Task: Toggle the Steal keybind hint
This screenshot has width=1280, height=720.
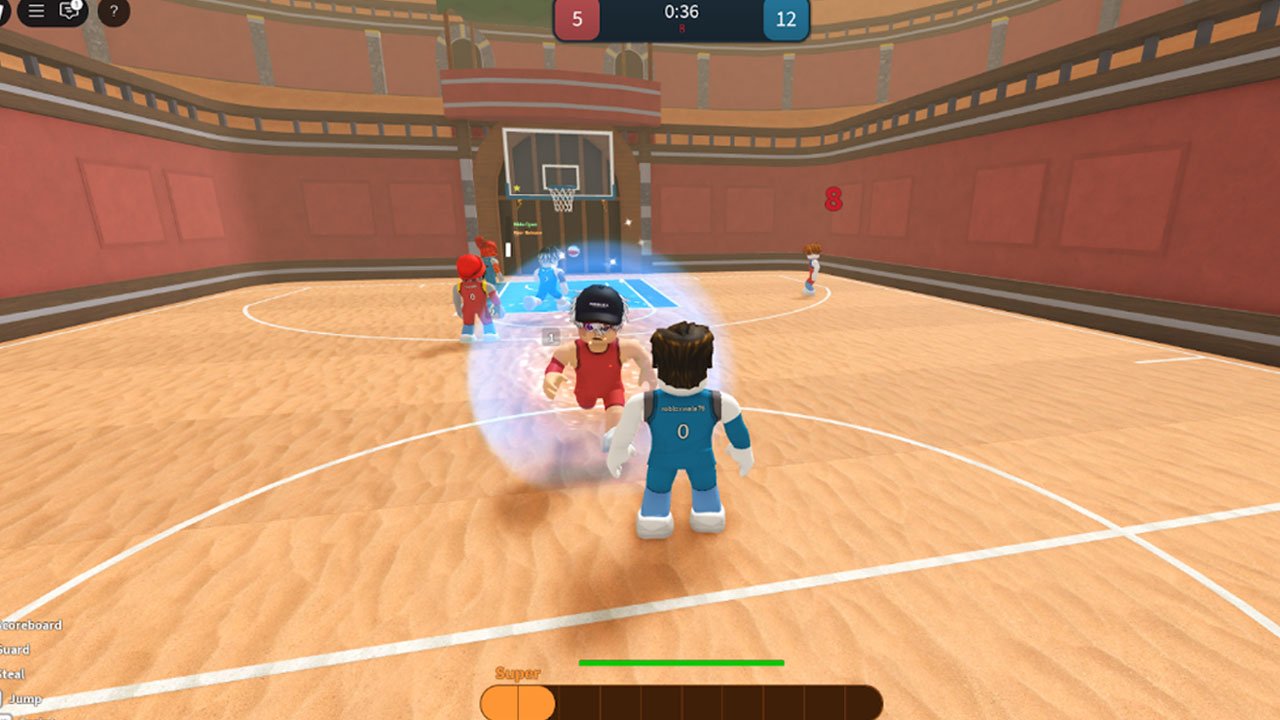Action: [13, 673]
